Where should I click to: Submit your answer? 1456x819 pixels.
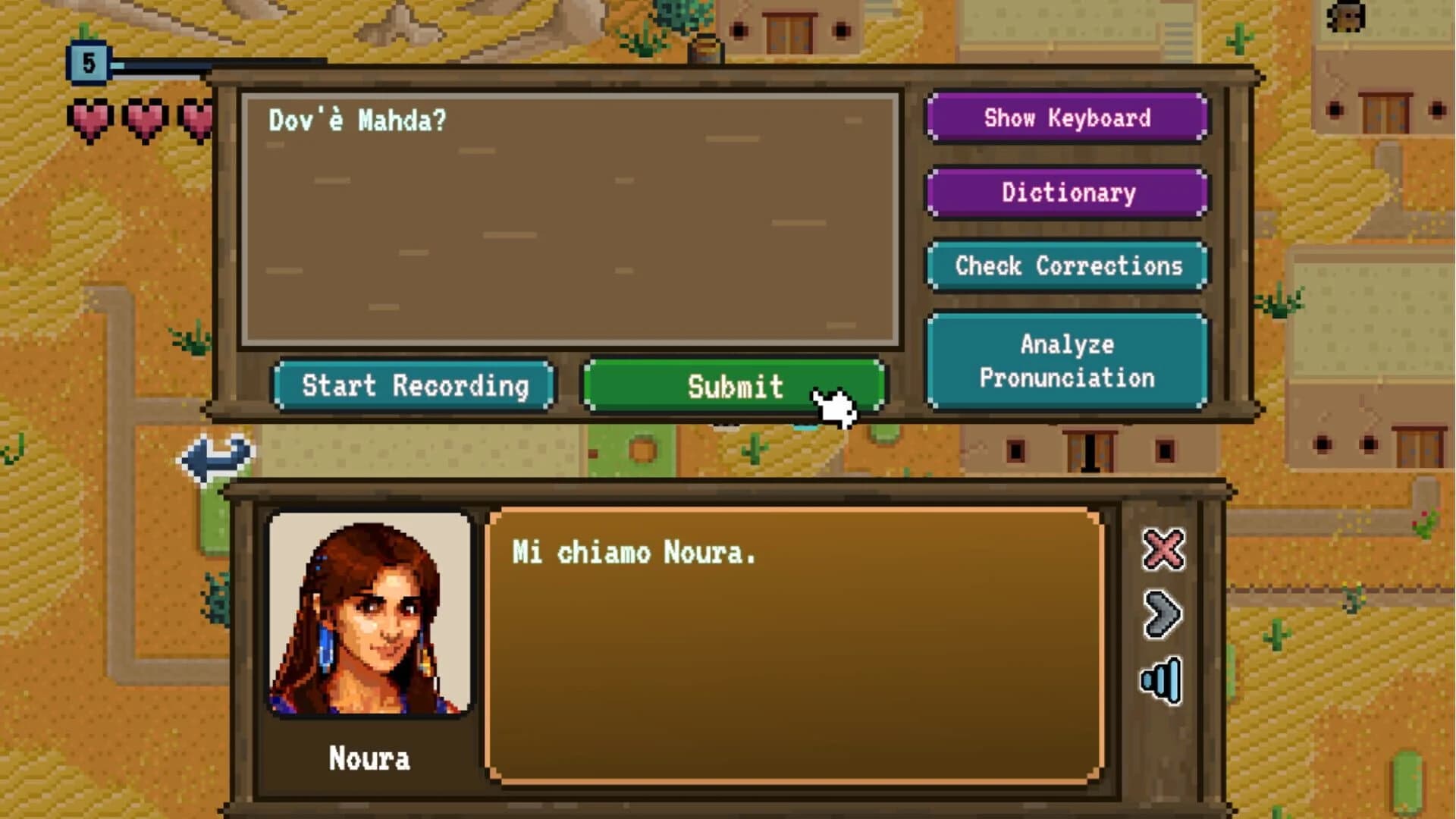[x=733, y=387]
